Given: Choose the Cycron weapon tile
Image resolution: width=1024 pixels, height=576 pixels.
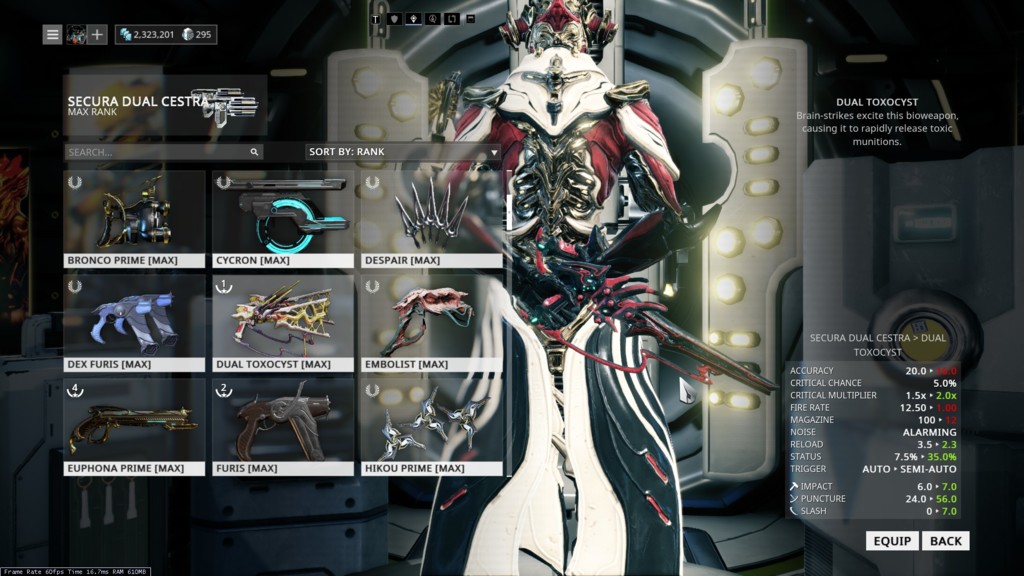Looking at the screenshot, I should tap(283, 219).
